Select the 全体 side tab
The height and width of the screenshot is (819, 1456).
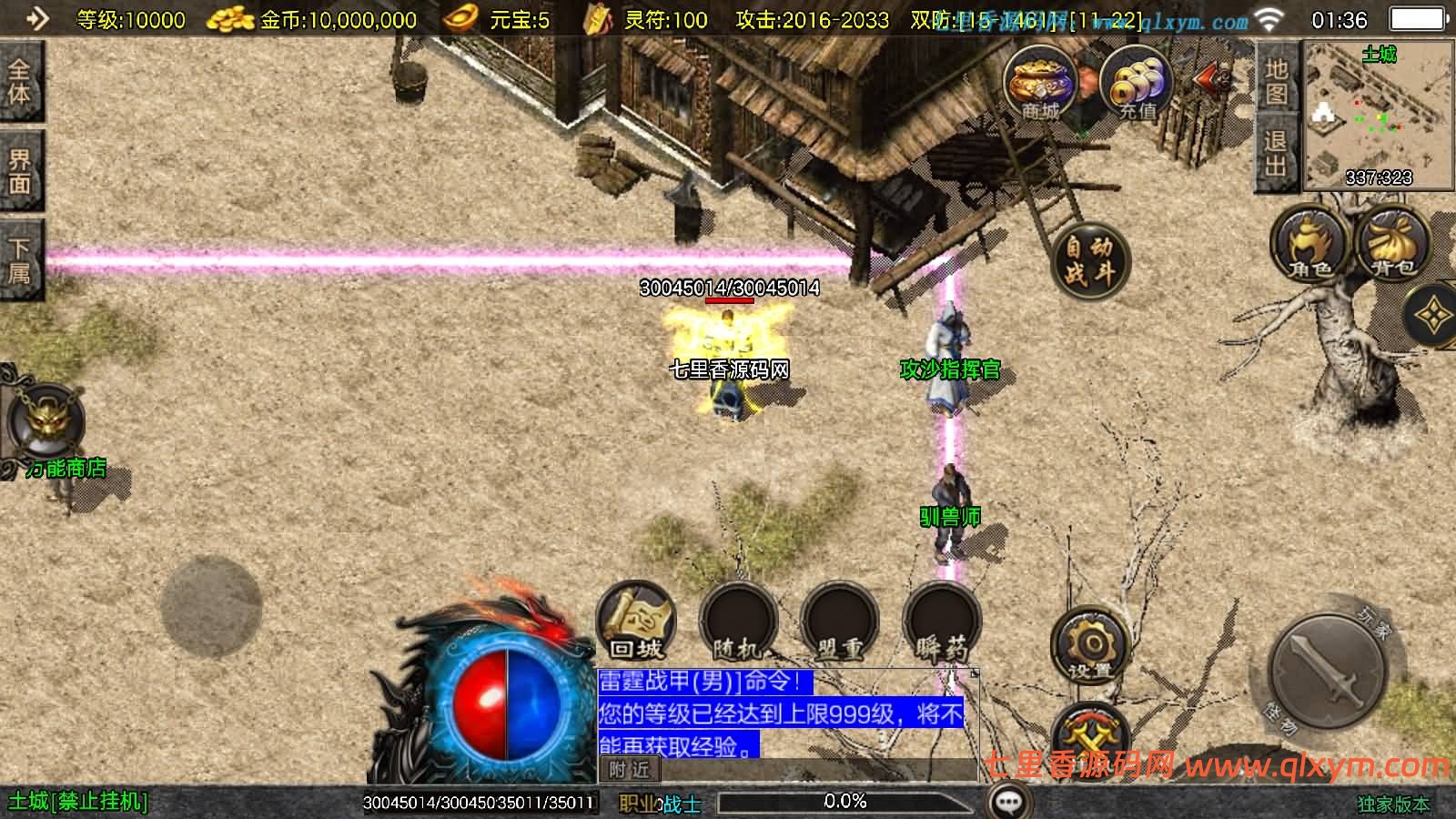[19, 82]
